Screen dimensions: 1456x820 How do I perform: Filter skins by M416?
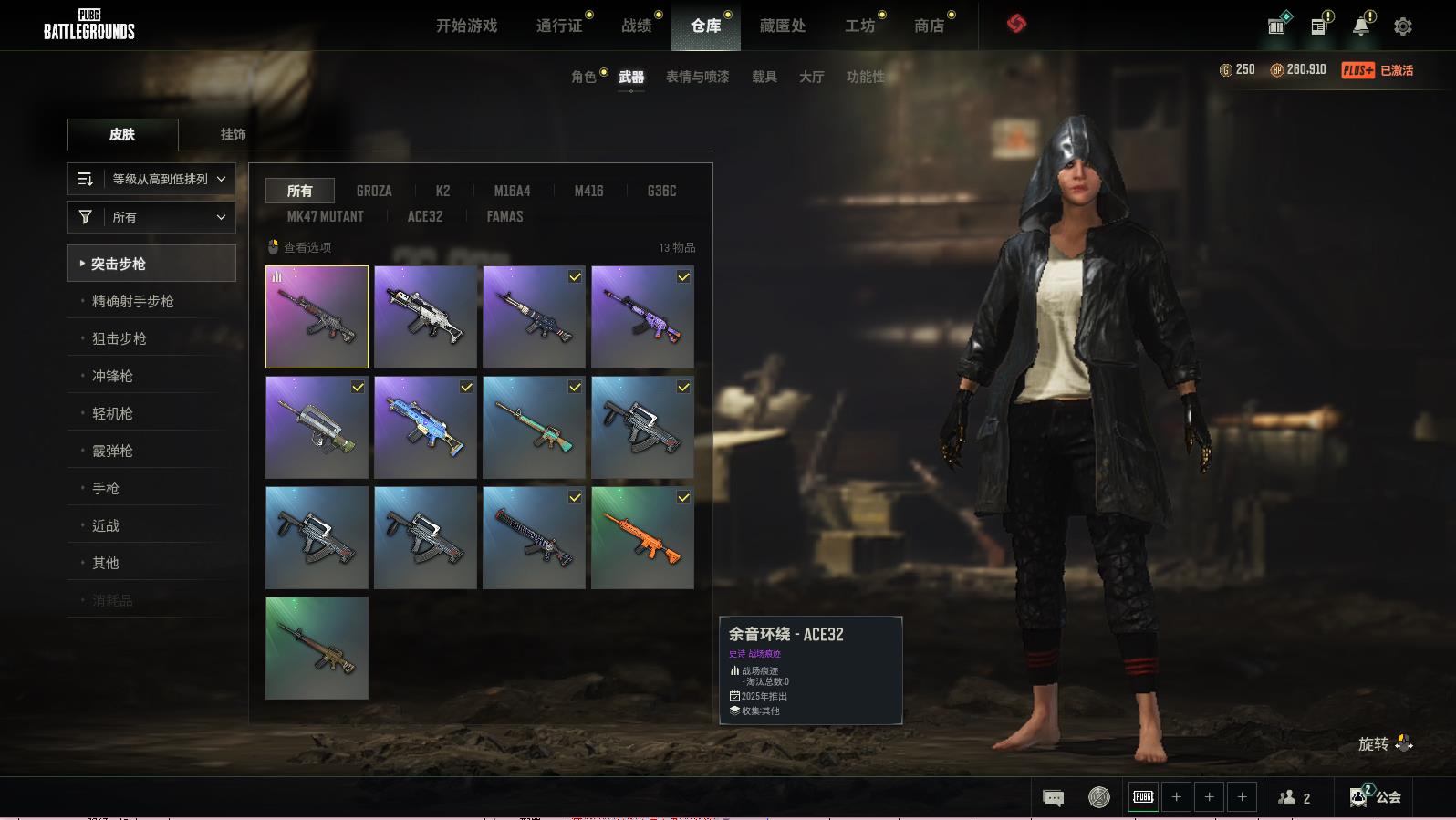coord(588,191)
